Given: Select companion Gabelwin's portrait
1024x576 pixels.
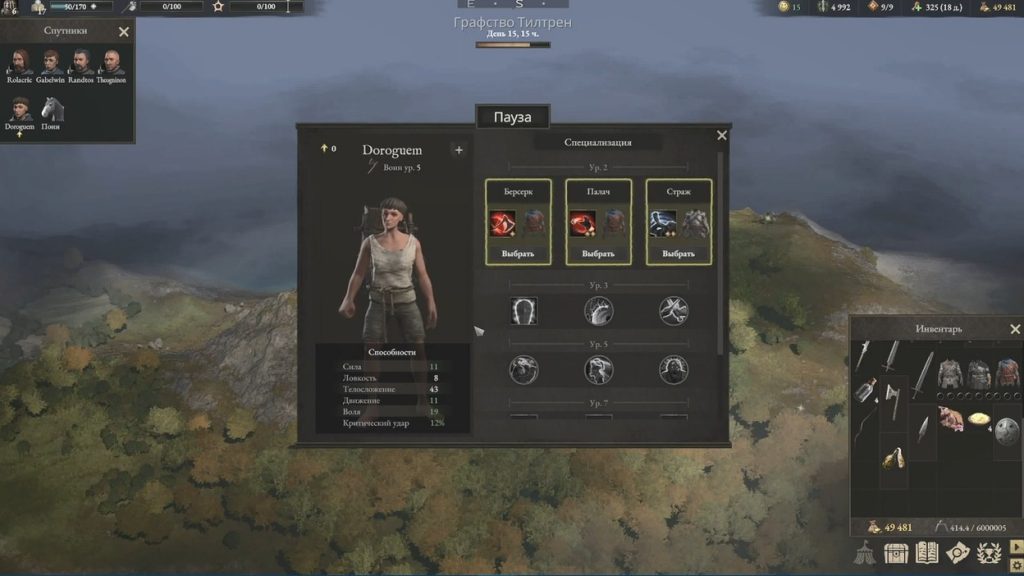Looking at the screenshot, I should click(x=50, y=64).
